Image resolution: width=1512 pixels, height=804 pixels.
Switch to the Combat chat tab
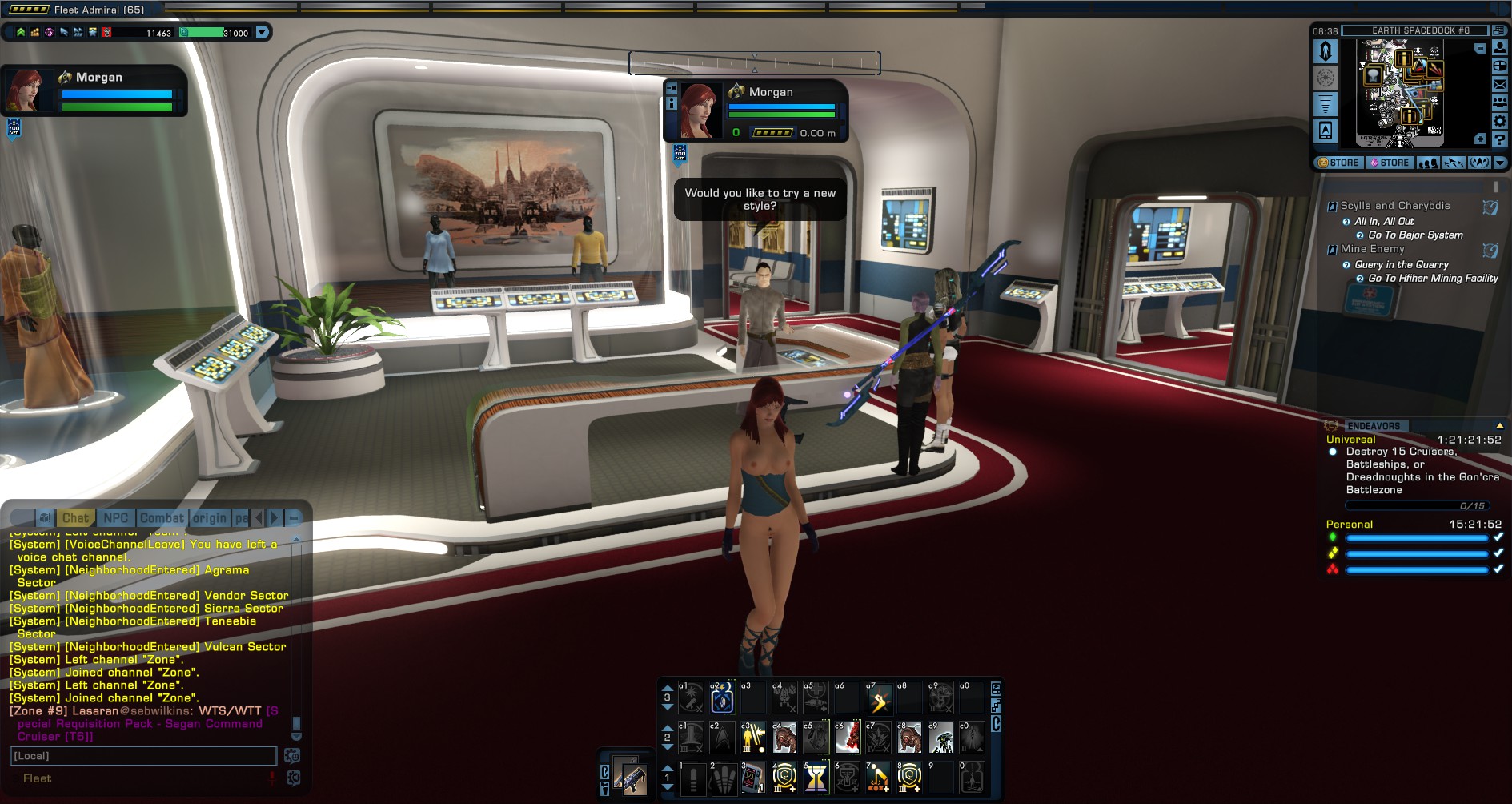click(x=162, y=518)
